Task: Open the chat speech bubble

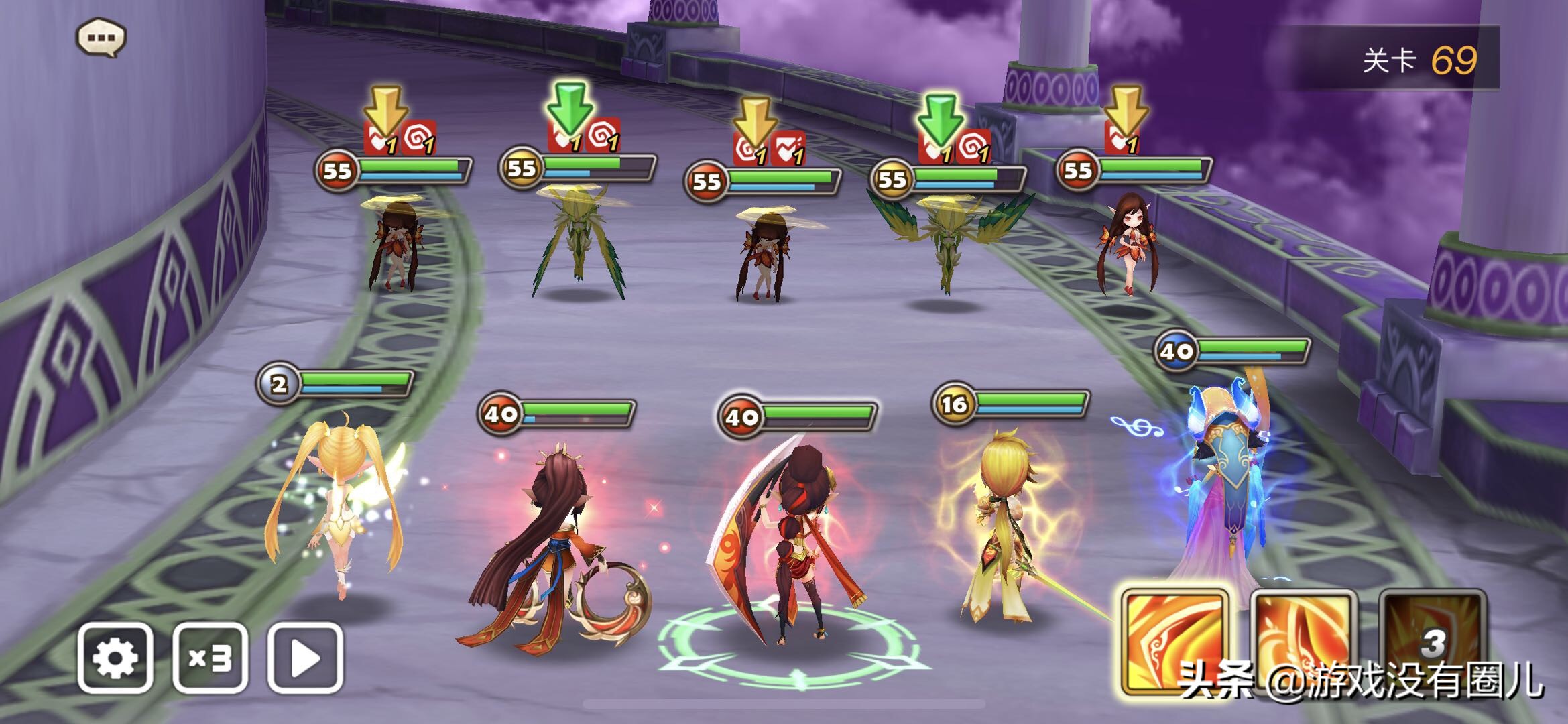Action: pos(101,38)
